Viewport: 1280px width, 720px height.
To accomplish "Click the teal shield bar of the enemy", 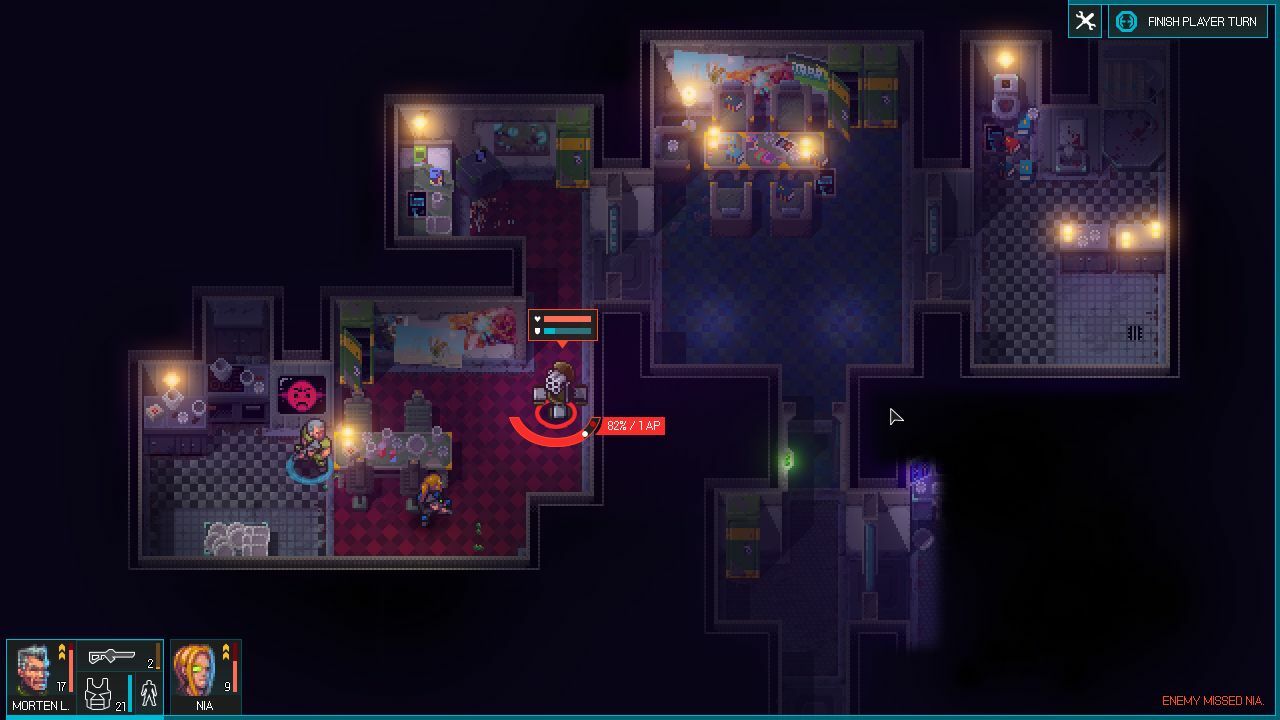I will point(567,331).
